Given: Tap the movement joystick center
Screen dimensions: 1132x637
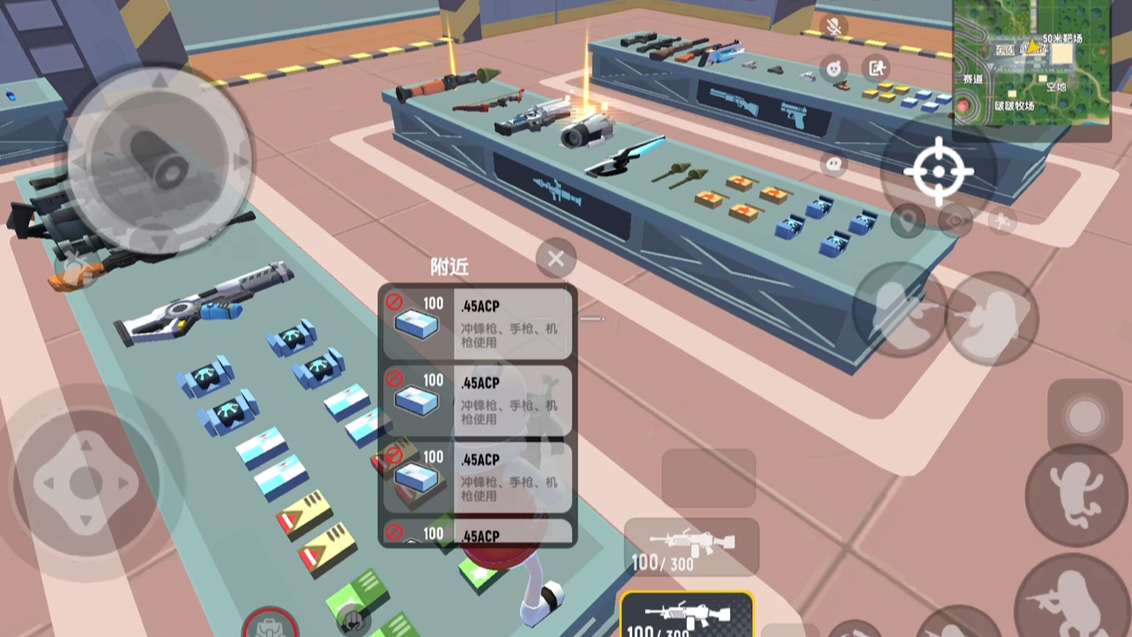Looking at the screenshot, I should [x=85, y=483].
